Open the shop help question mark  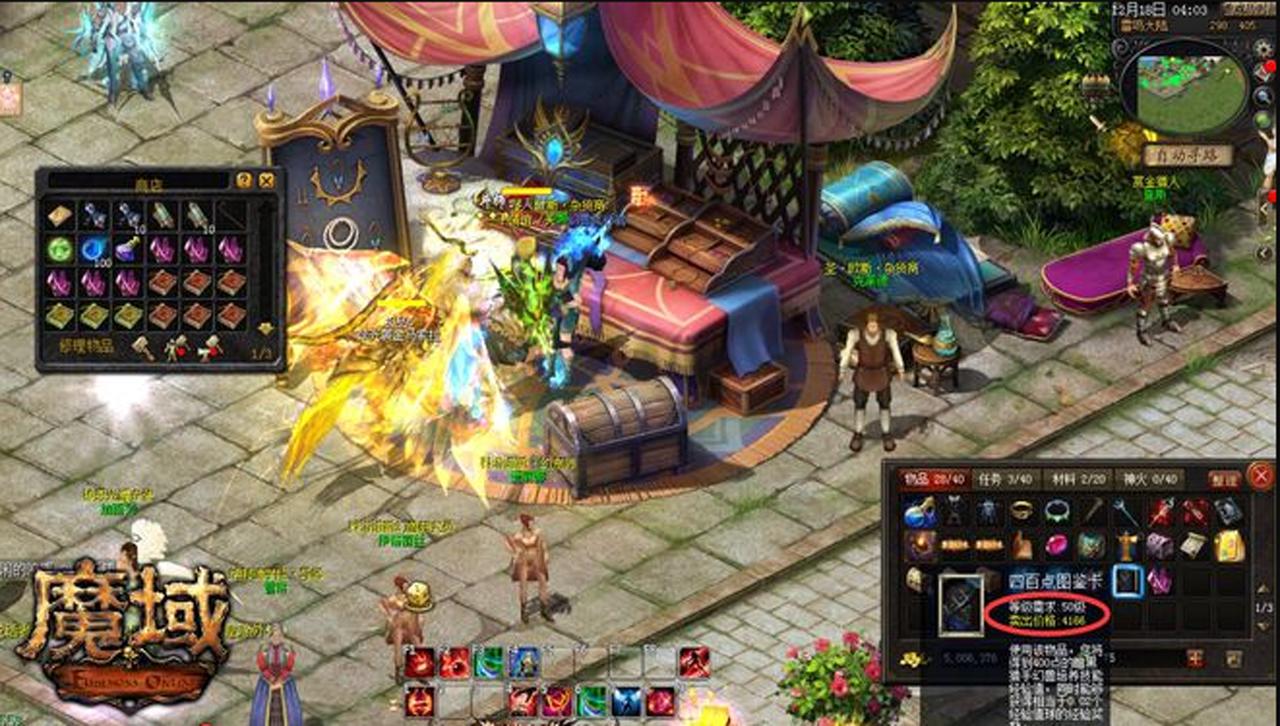click(243, 181)
